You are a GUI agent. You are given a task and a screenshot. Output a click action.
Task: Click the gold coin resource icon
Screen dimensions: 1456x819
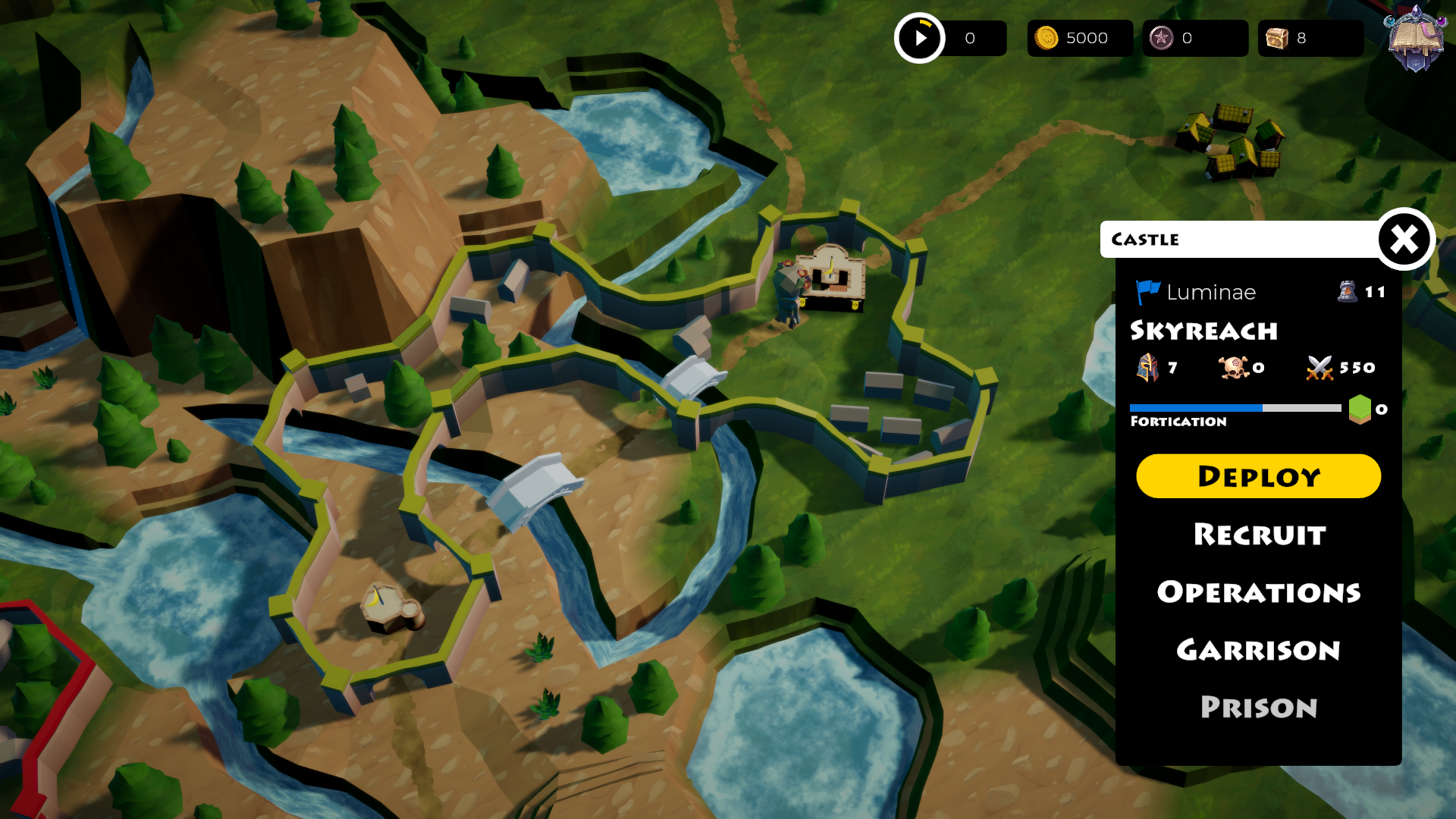click(1046, 38)
